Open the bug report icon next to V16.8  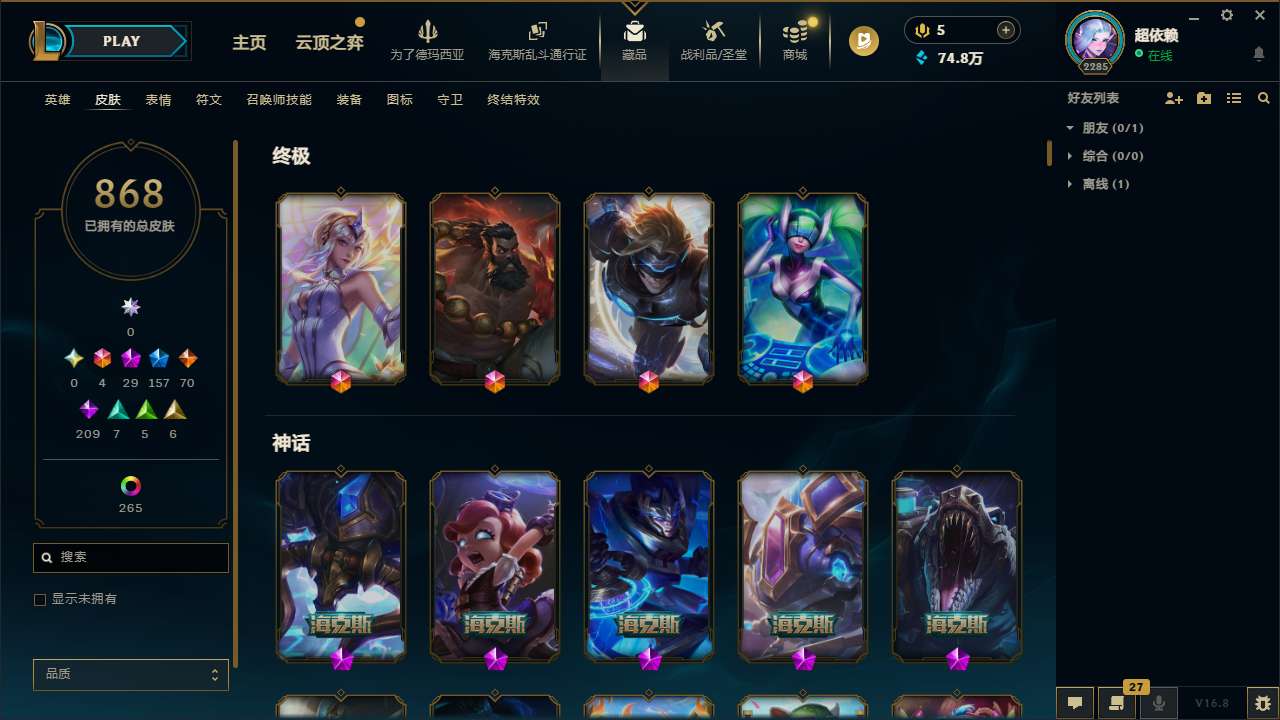[1257, 703]
